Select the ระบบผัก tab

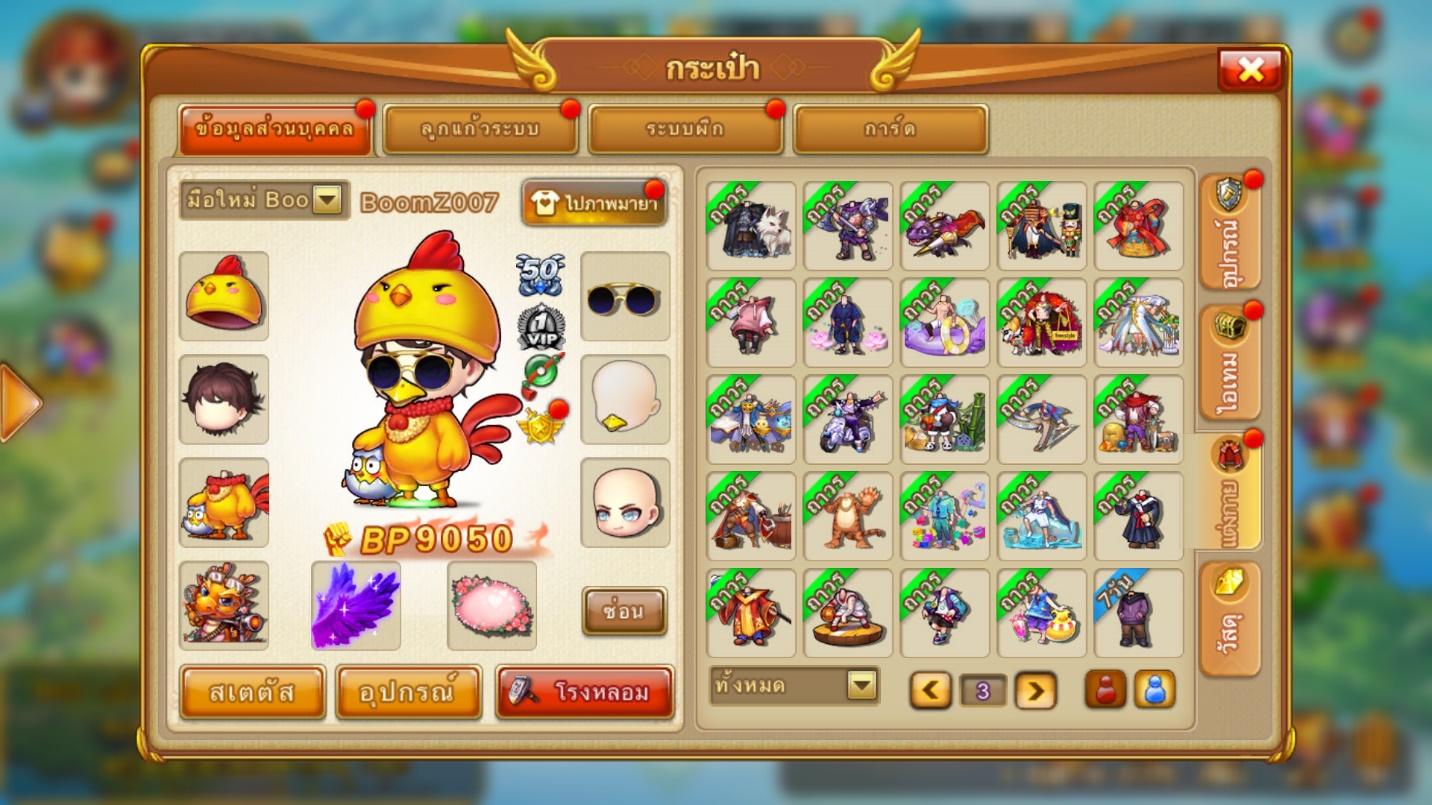(685, 130)
